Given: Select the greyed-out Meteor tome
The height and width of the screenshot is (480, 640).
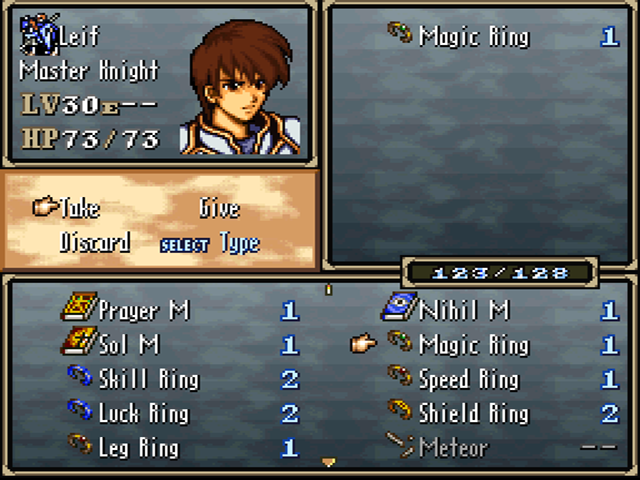Looking at the screenshot, I should point(455,447).
